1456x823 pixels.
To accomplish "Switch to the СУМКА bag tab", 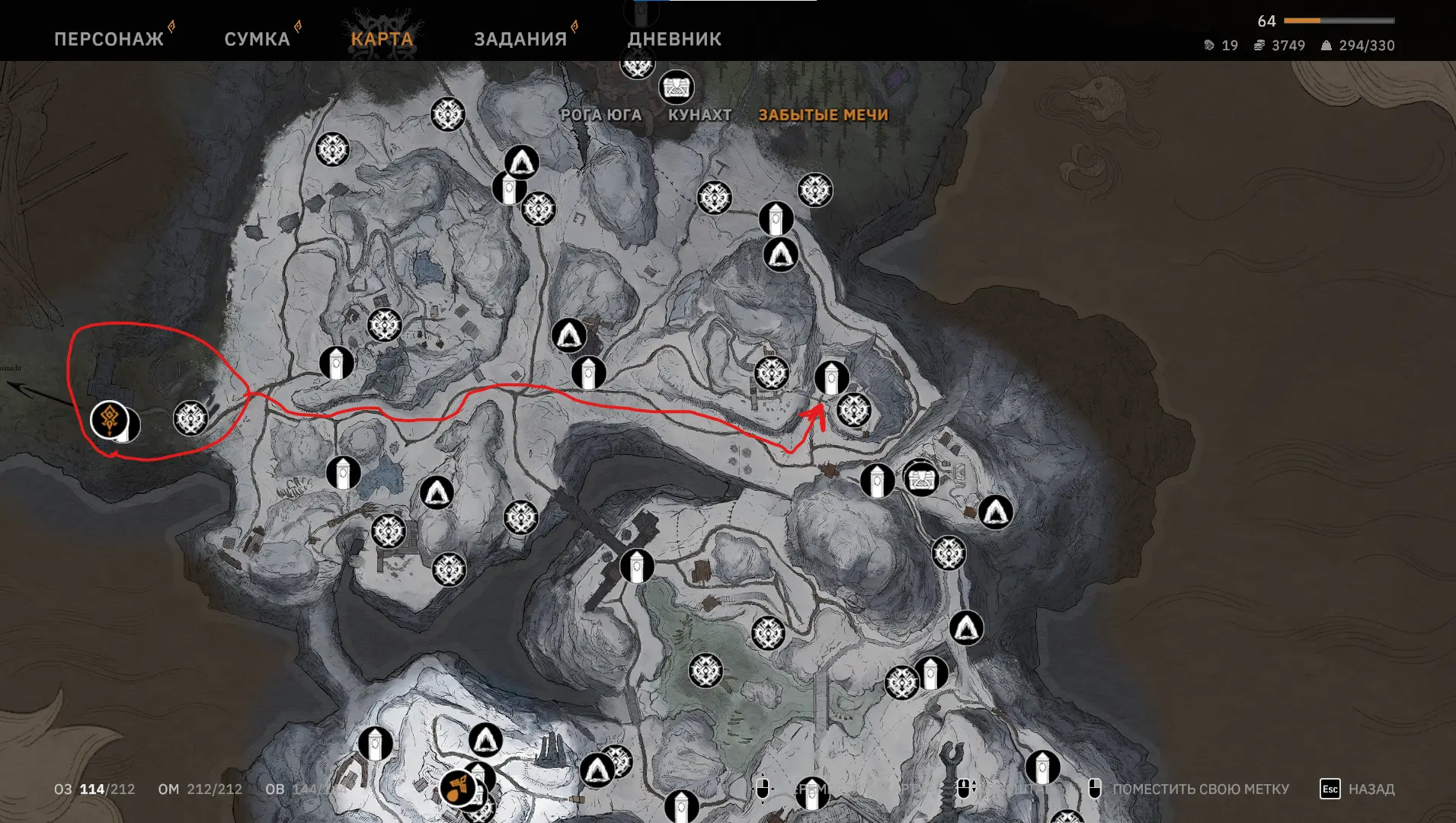I will [x=257, y=39].
